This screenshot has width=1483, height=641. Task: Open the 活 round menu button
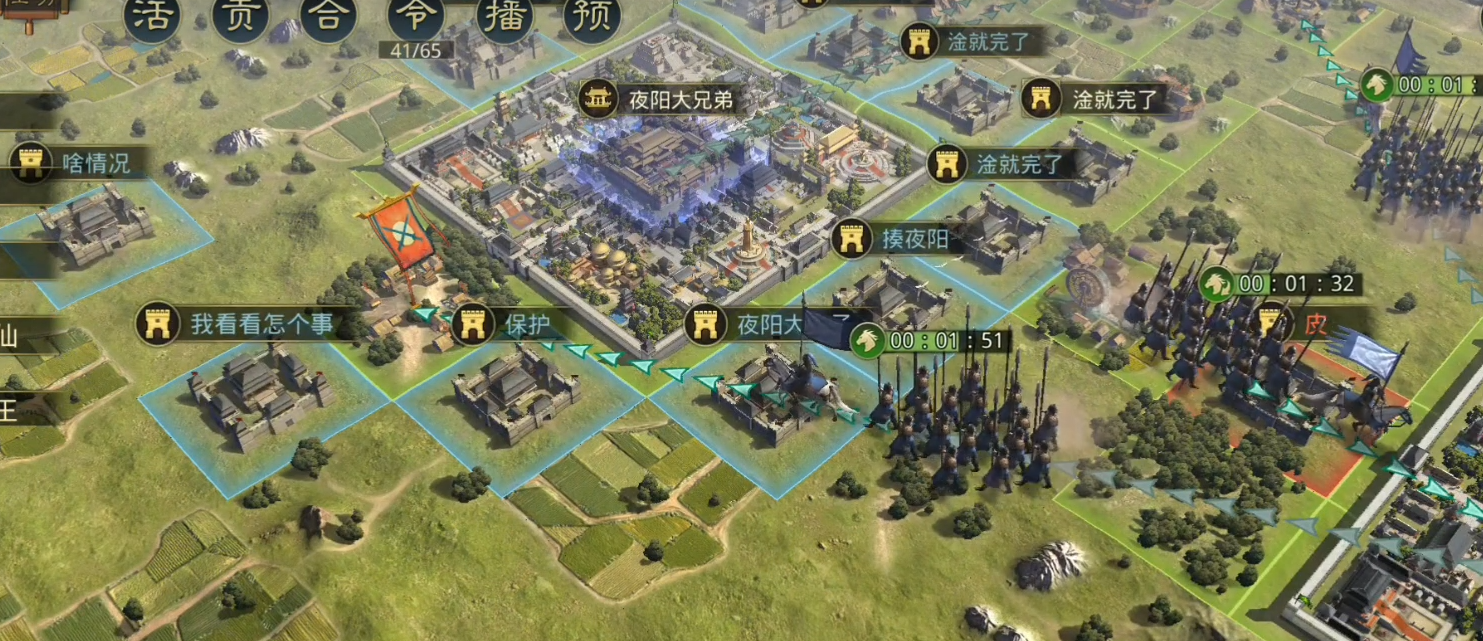tap(152, 17)
